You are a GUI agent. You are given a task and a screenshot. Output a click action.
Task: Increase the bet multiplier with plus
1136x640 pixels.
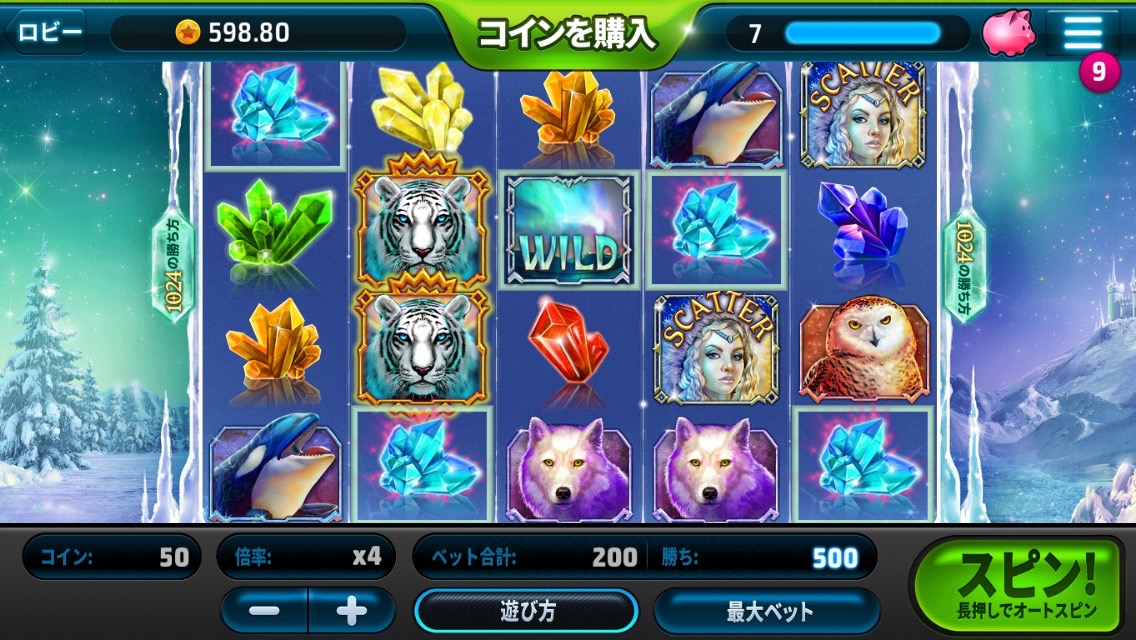tap(351, 610)
